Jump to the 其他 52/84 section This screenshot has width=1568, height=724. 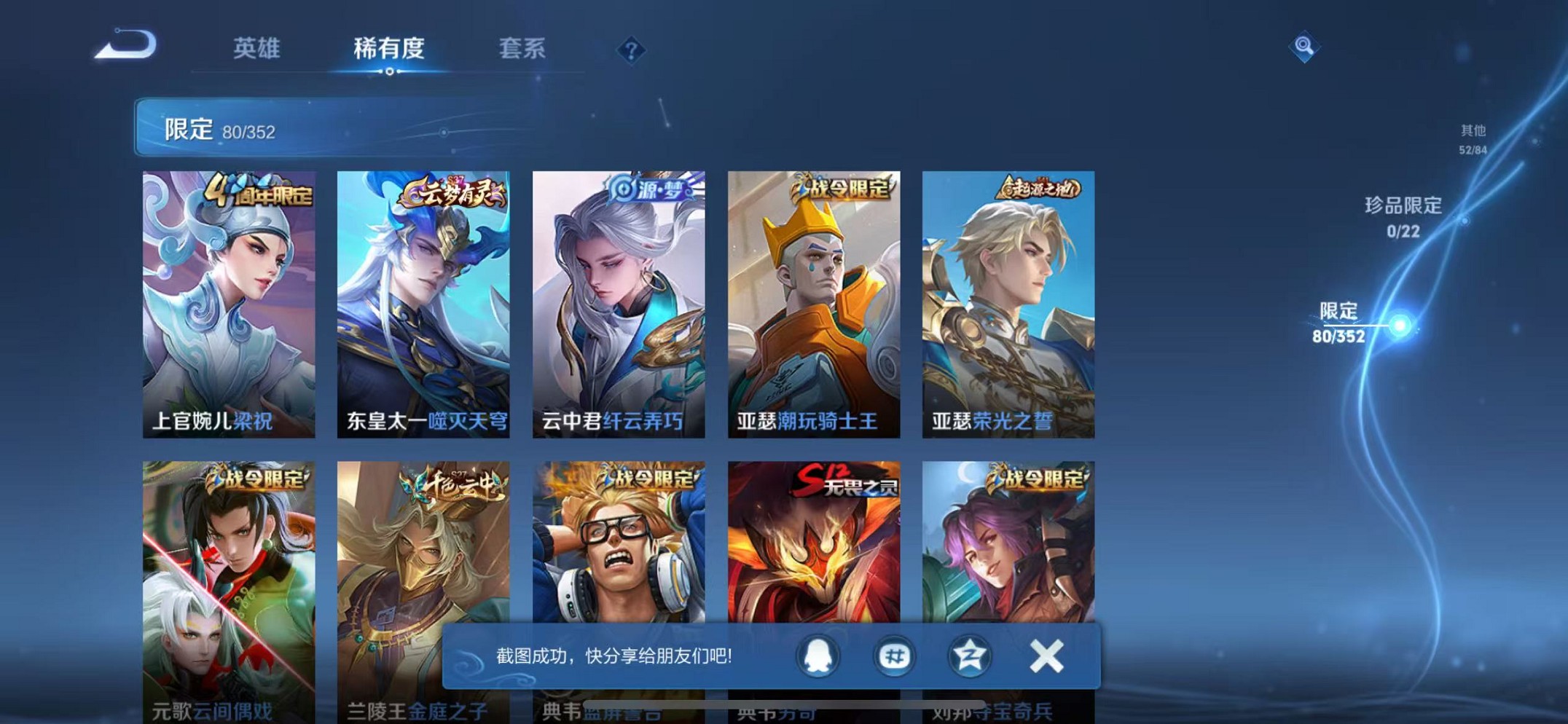click(1473, 138)
